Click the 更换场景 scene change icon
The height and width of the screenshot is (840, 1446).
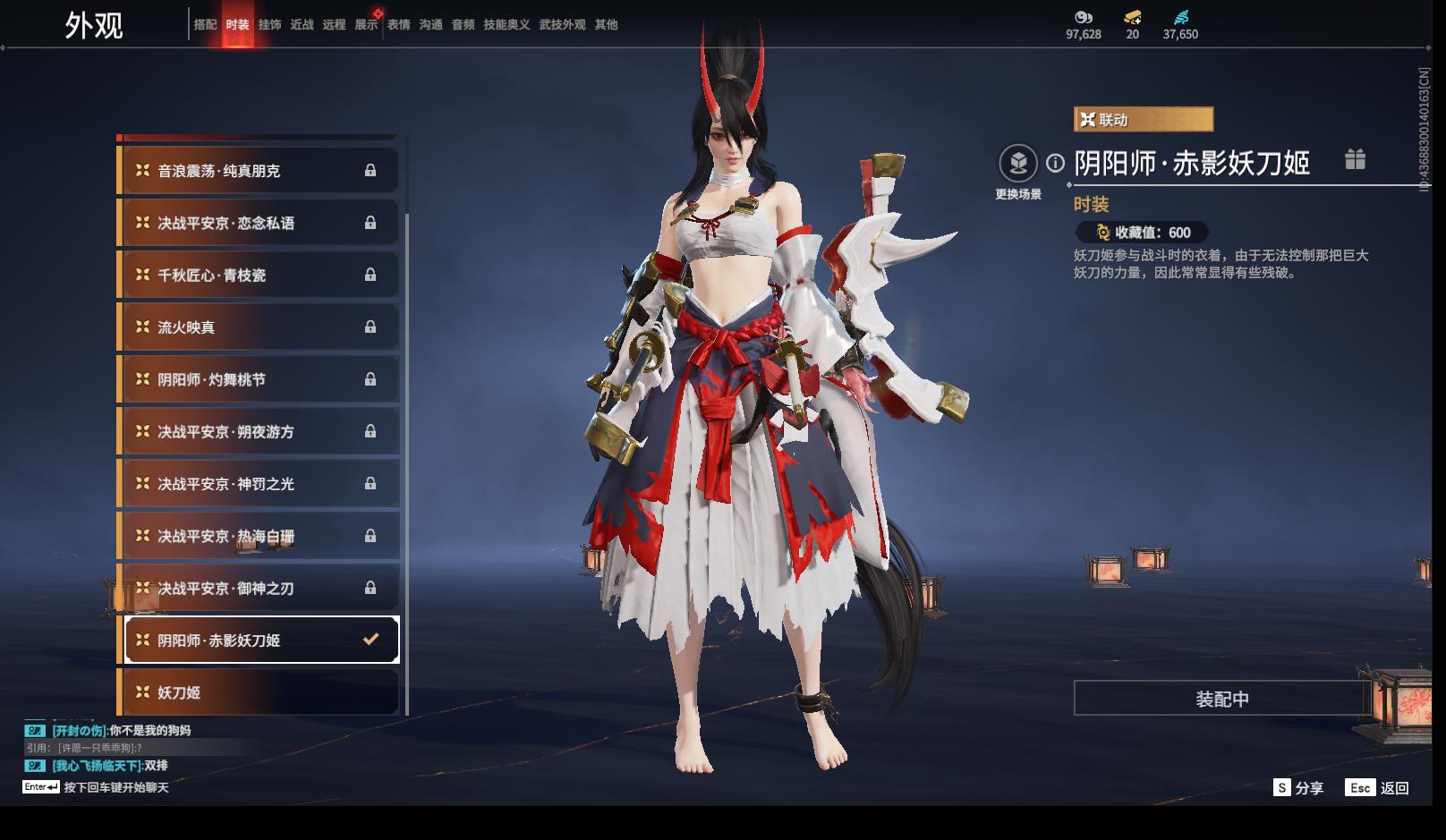coord(1018,165)
